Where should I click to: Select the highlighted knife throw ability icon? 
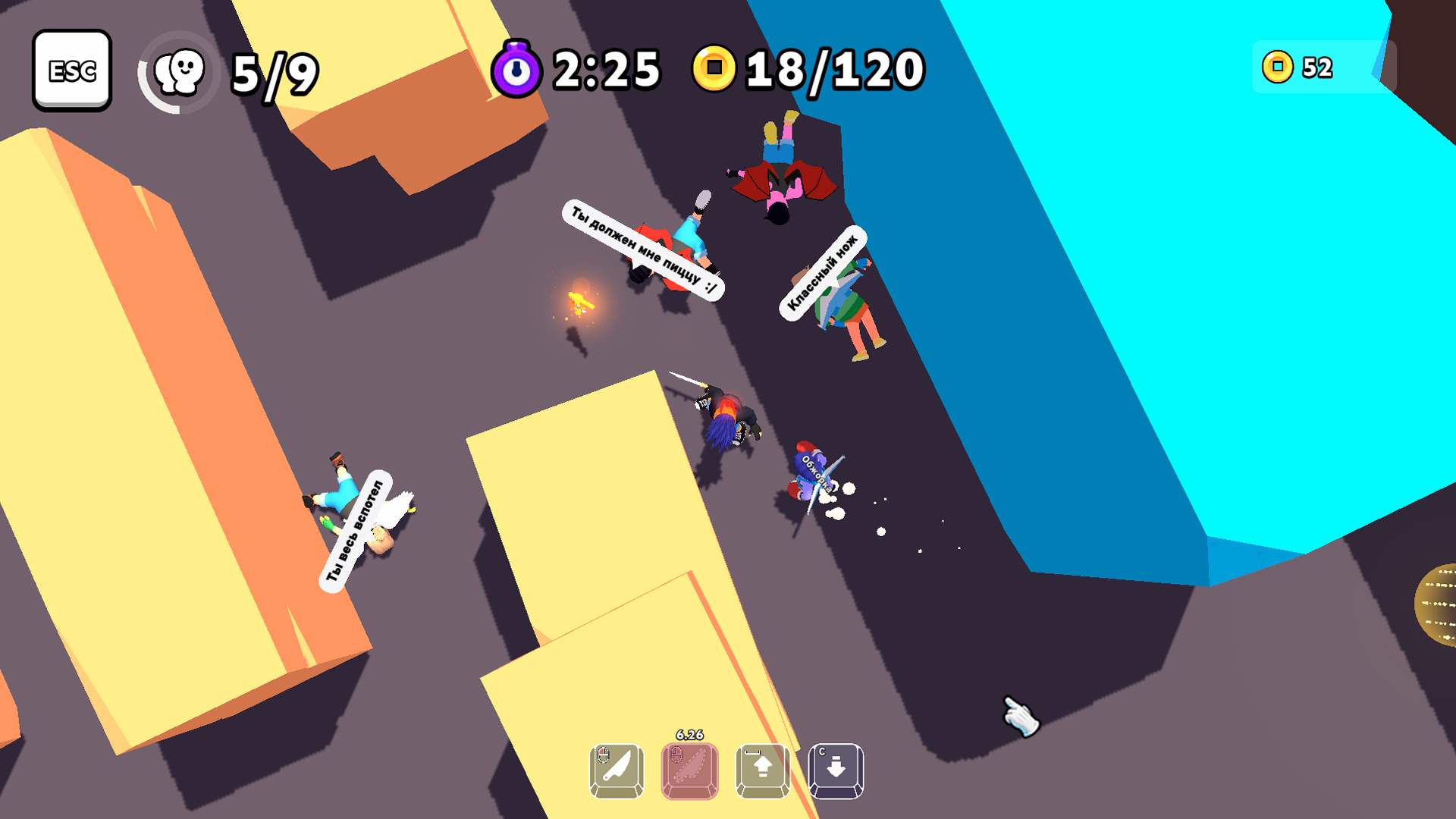click(x=690, y=770)
